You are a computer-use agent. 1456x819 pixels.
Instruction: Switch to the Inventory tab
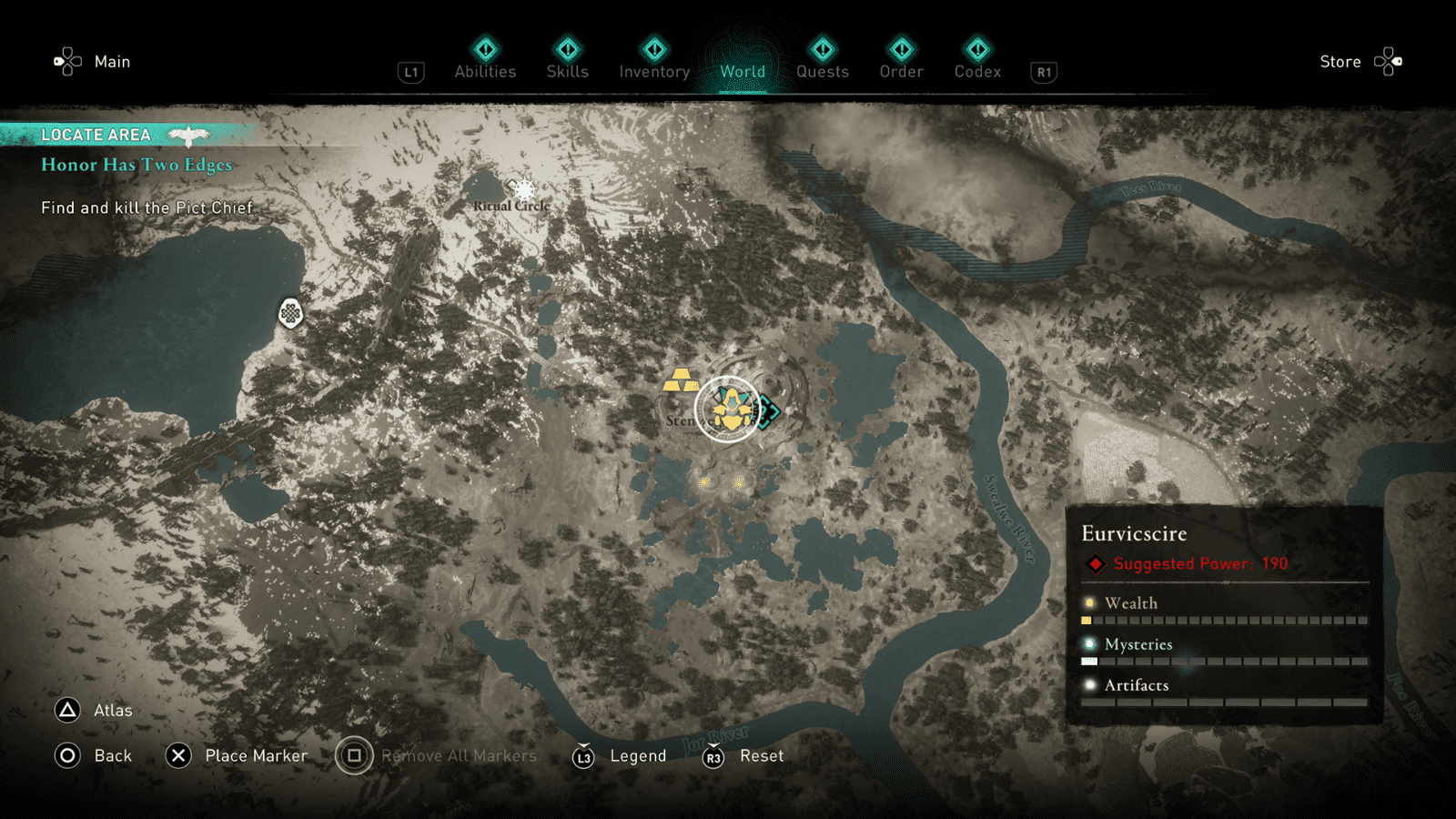coord(653,71)
